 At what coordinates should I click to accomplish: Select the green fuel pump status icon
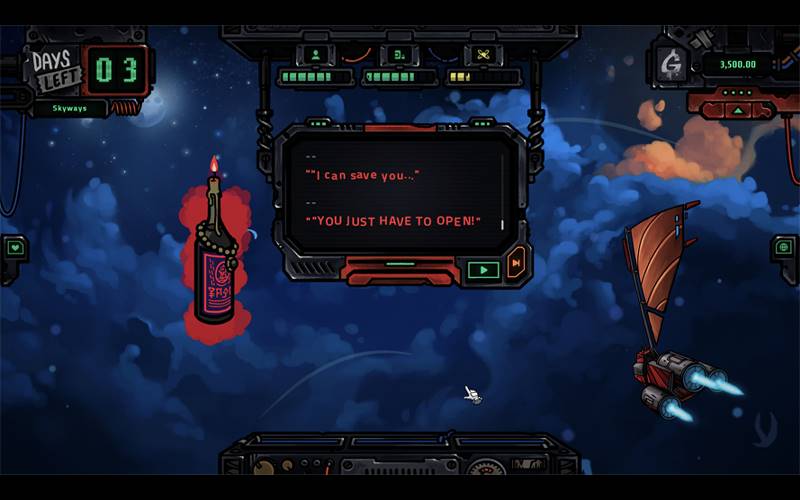tap(399, 54)
